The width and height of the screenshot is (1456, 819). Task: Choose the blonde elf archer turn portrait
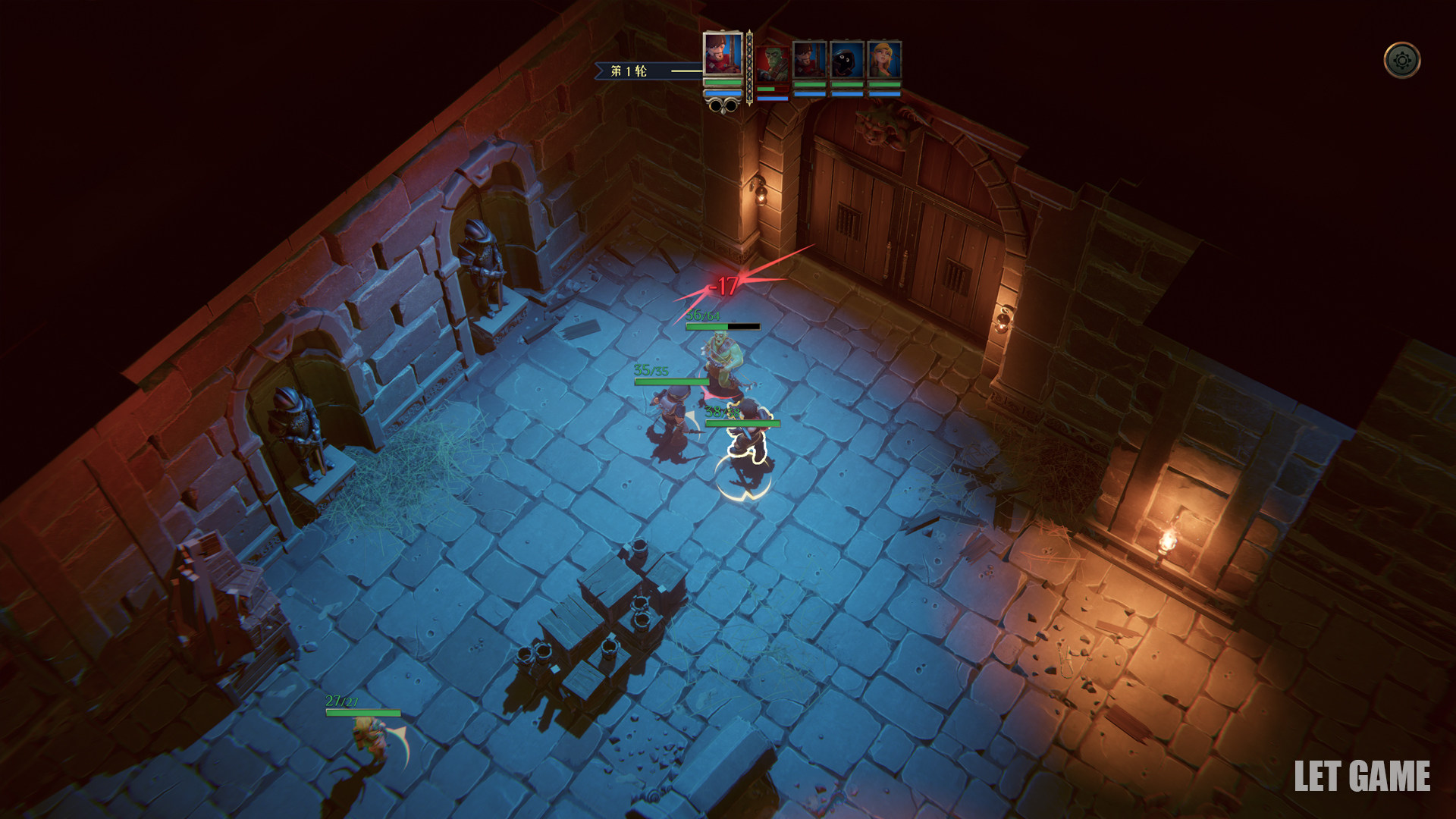[883, 60]
